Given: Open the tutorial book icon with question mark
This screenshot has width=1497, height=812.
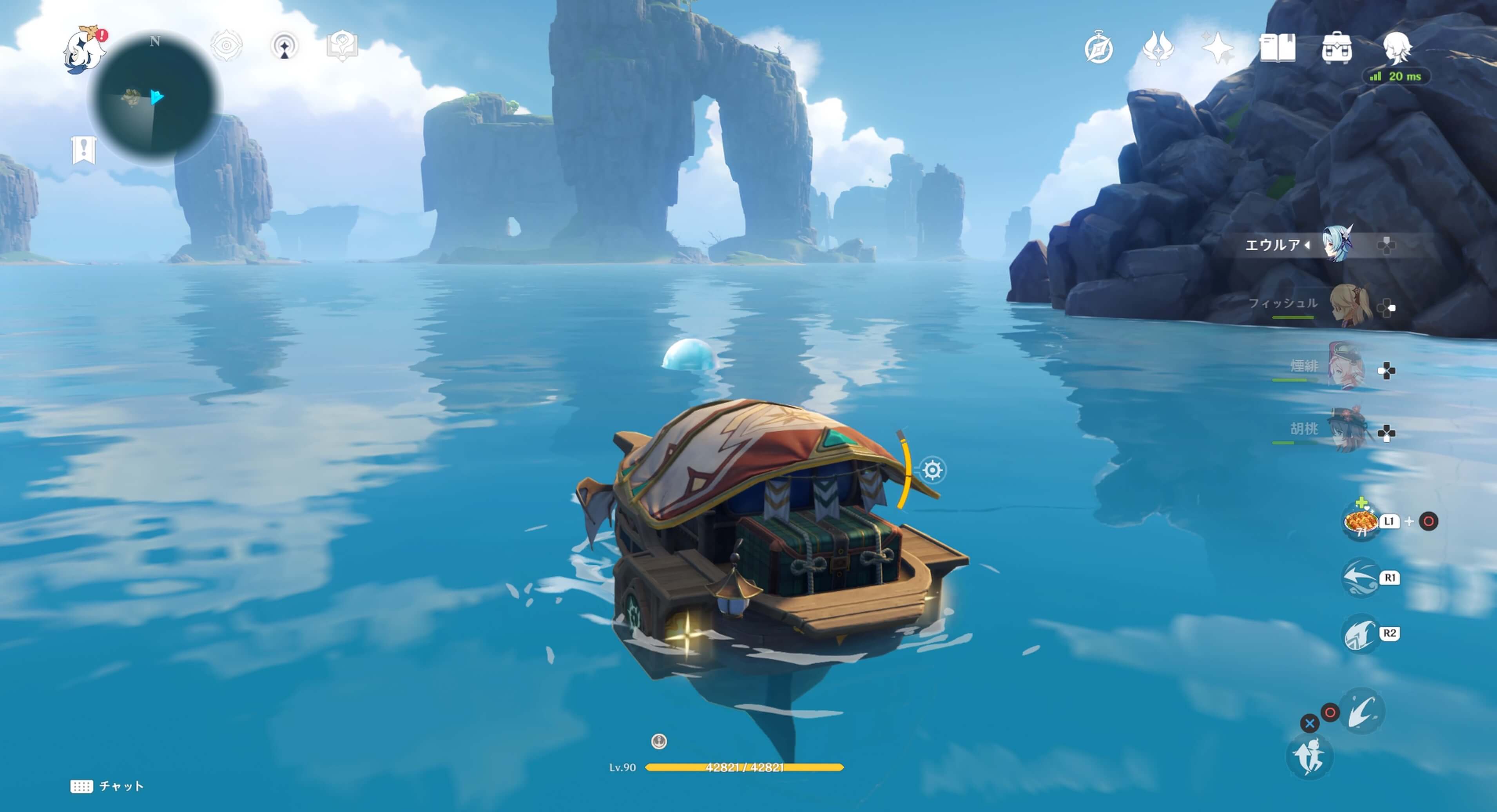Looking at the screenshot, I should (x=342, y=46).
